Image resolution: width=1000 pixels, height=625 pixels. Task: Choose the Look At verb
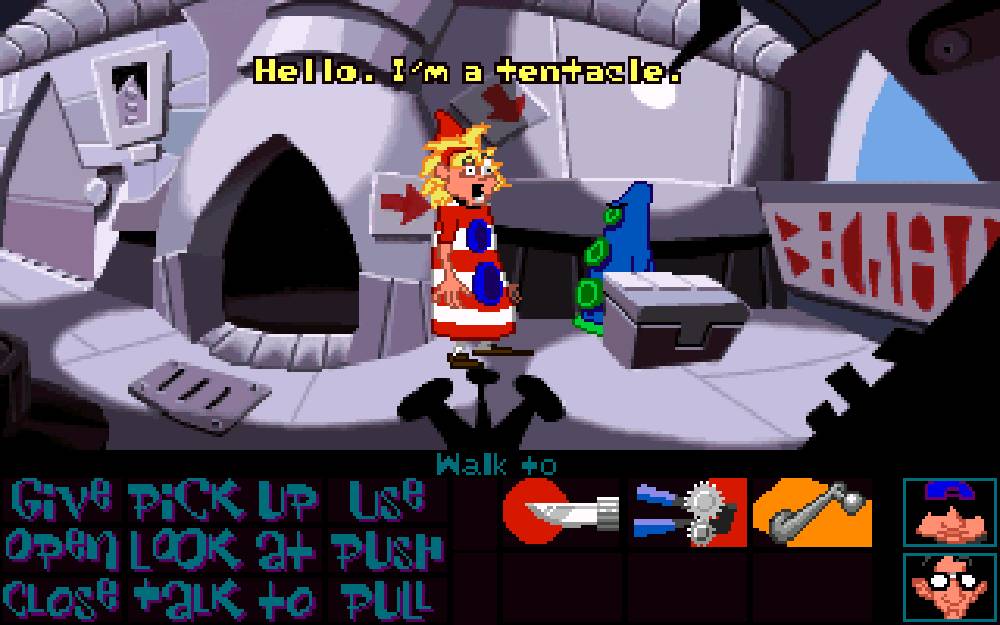(224, 547)
